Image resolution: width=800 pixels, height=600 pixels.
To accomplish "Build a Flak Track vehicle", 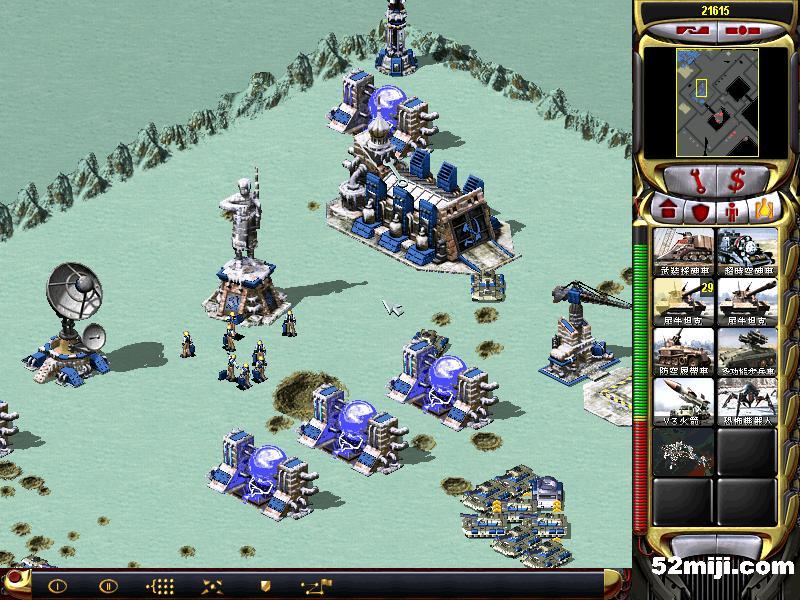I will click(x=684, y=351).
